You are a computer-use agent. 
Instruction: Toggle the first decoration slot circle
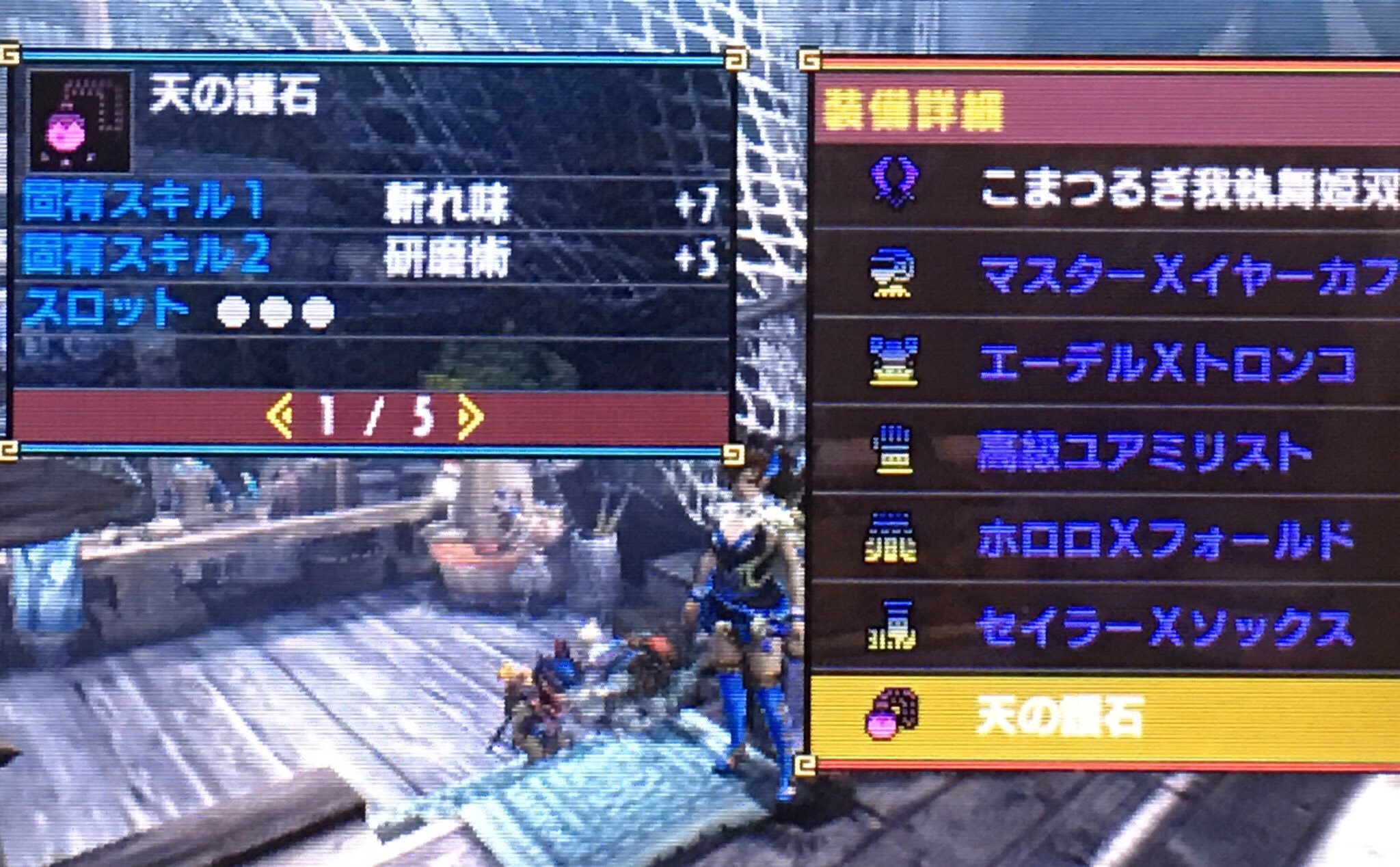point(232,312)
